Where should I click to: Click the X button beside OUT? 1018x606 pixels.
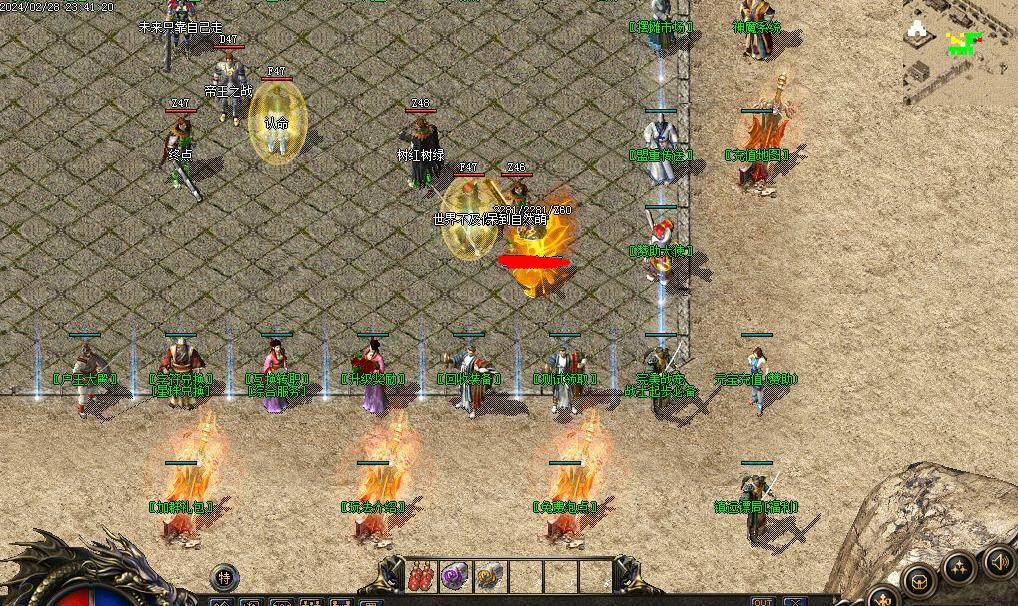795,601
